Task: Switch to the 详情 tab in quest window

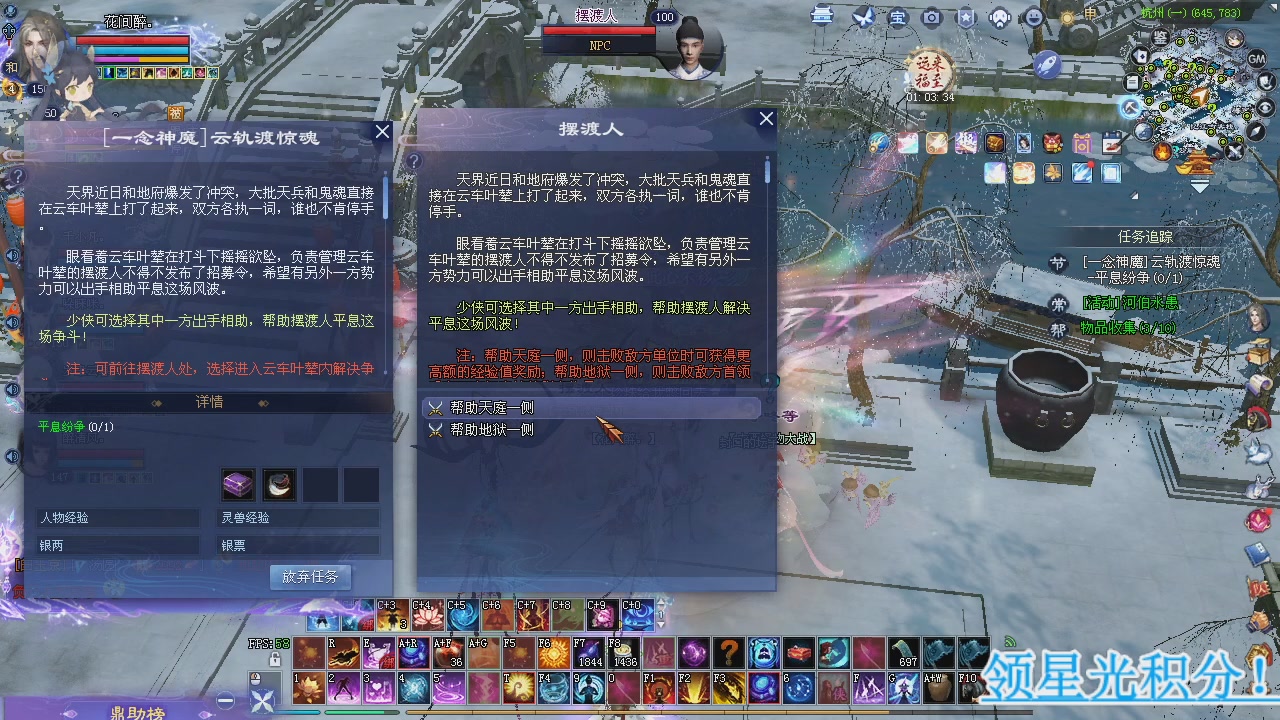Action: (x=208, y=402)
